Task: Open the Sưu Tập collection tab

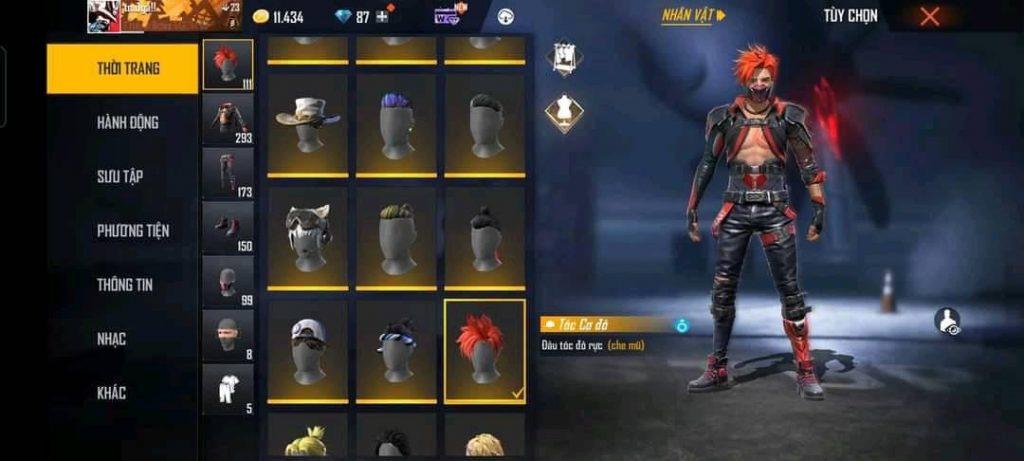Action: [x=120, y=176]
